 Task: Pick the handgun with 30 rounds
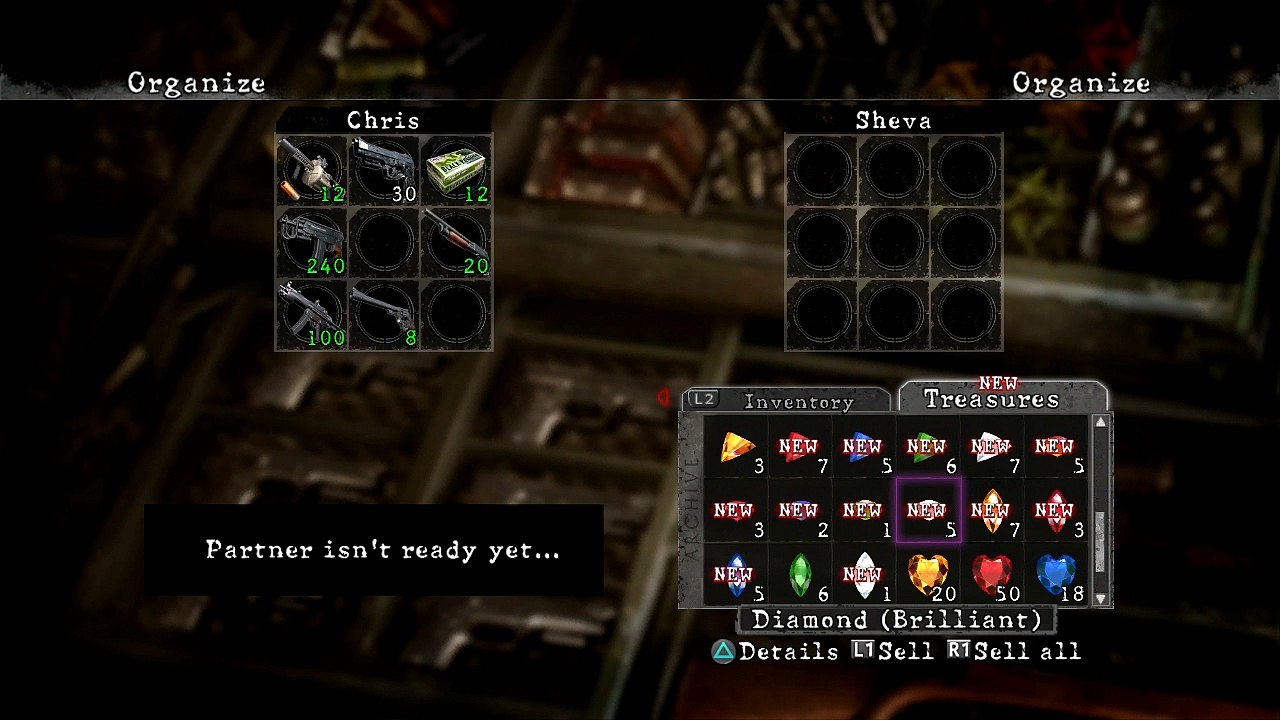(384, 170)
